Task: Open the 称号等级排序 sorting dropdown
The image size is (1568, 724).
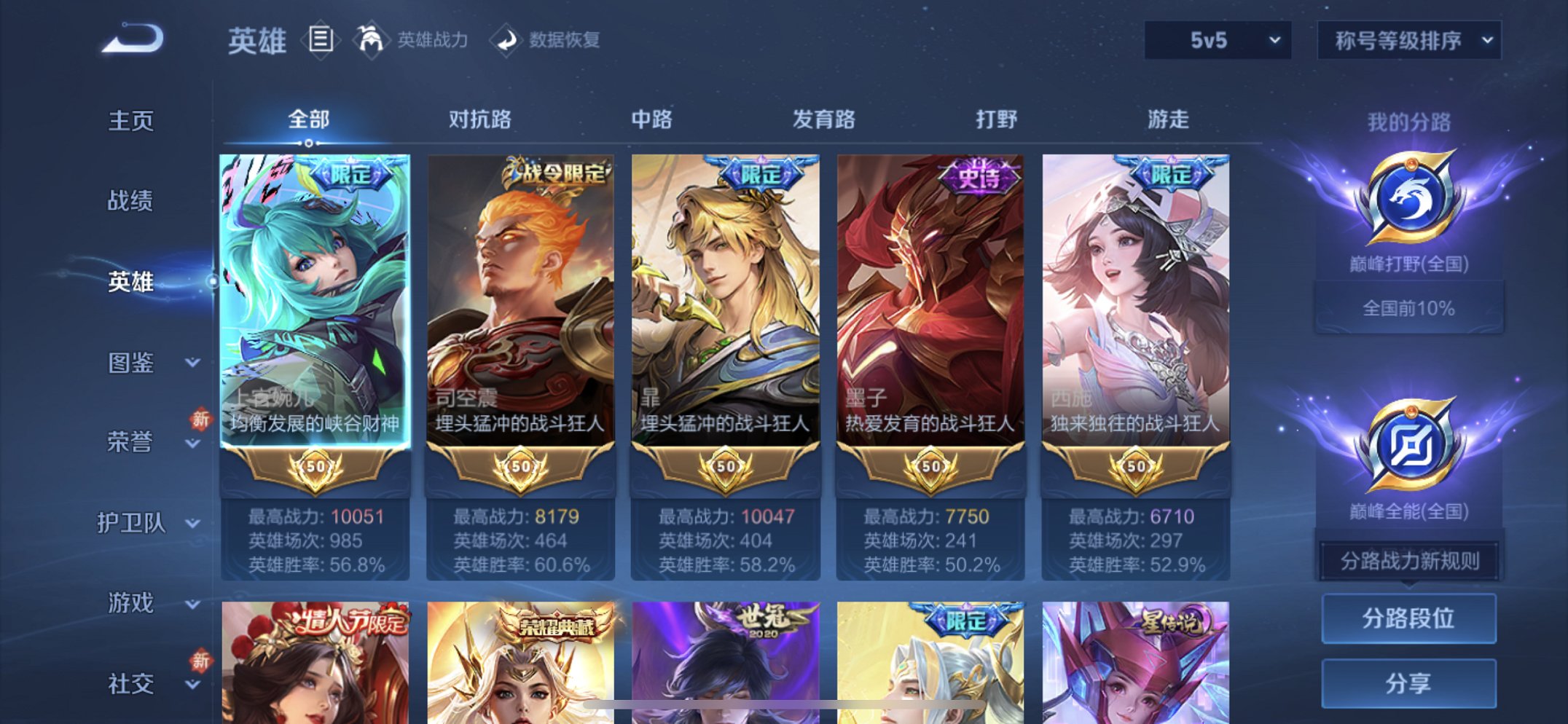Action: (1406, 40)
